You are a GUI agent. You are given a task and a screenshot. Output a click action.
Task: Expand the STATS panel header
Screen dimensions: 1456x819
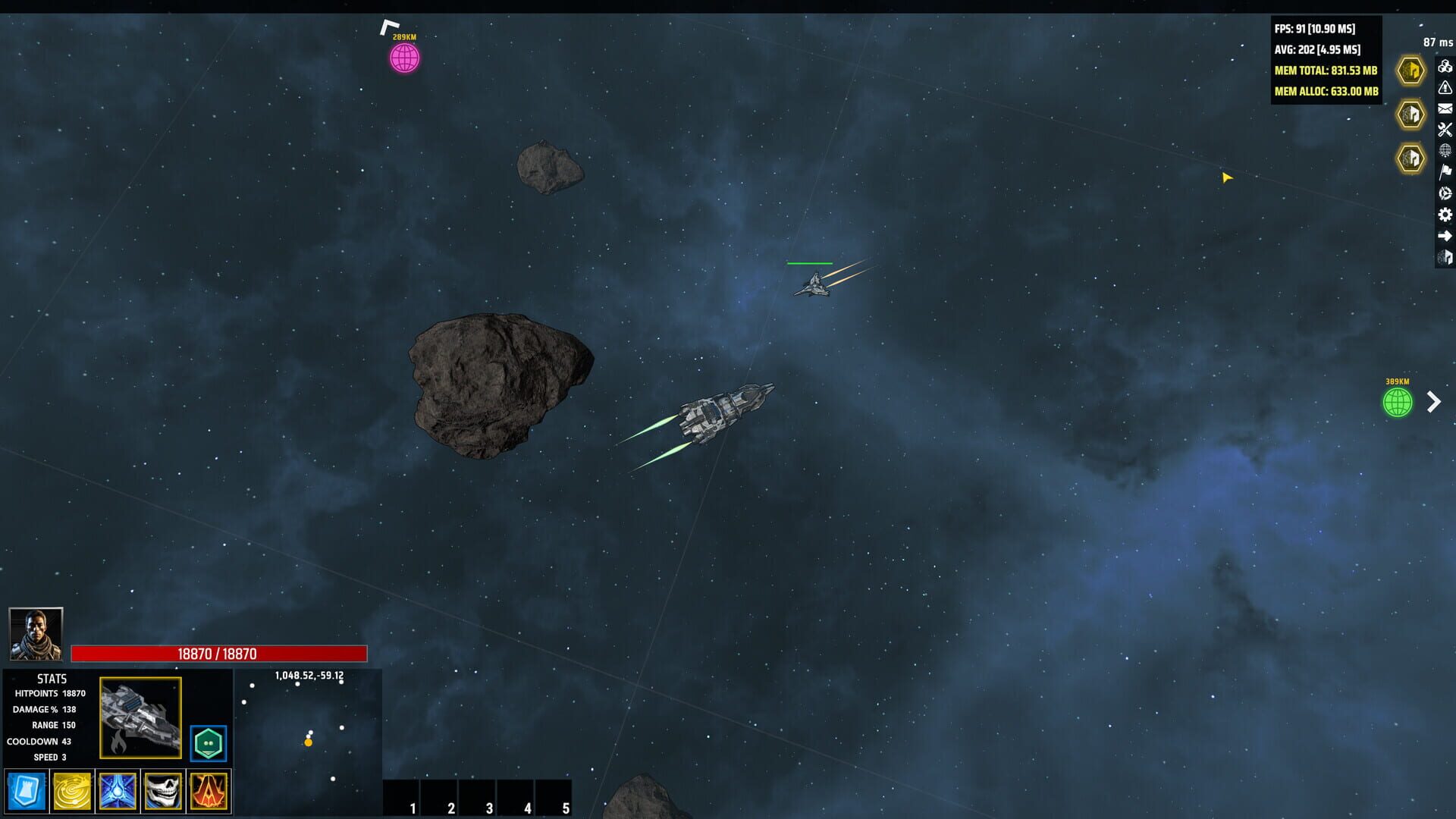point(52,679)
